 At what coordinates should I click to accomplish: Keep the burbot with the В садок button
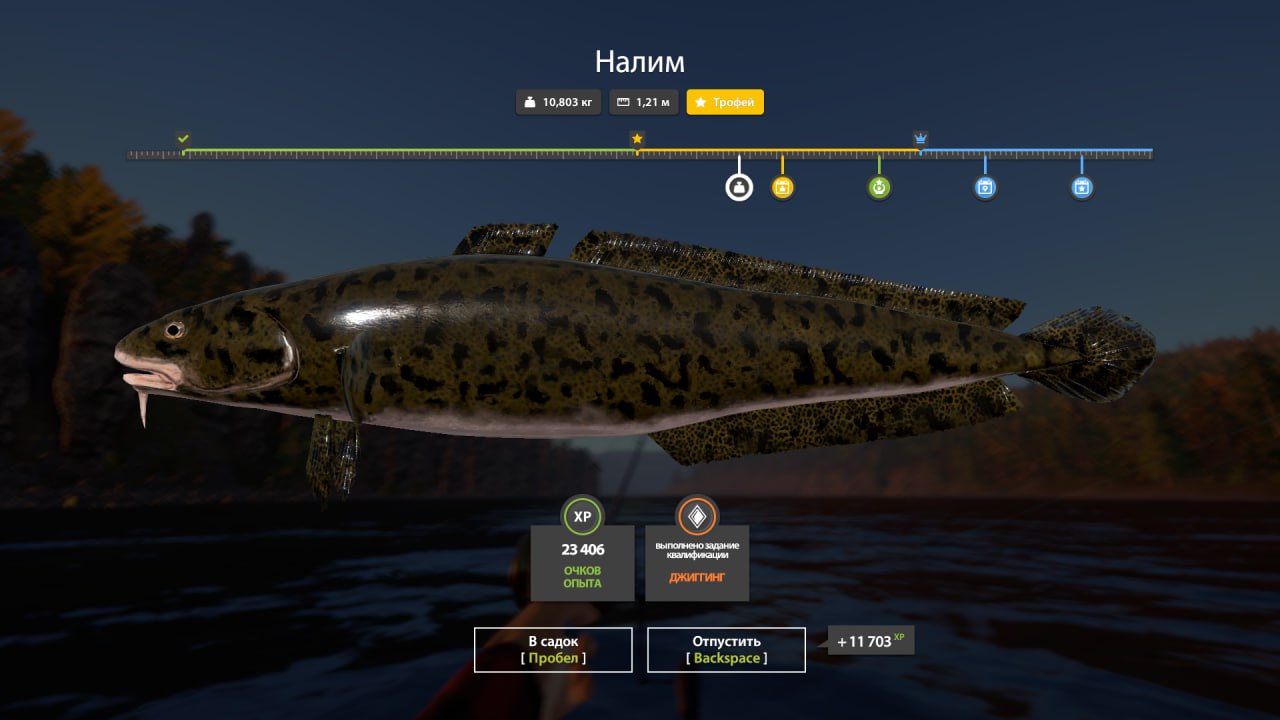pos(553,649)
